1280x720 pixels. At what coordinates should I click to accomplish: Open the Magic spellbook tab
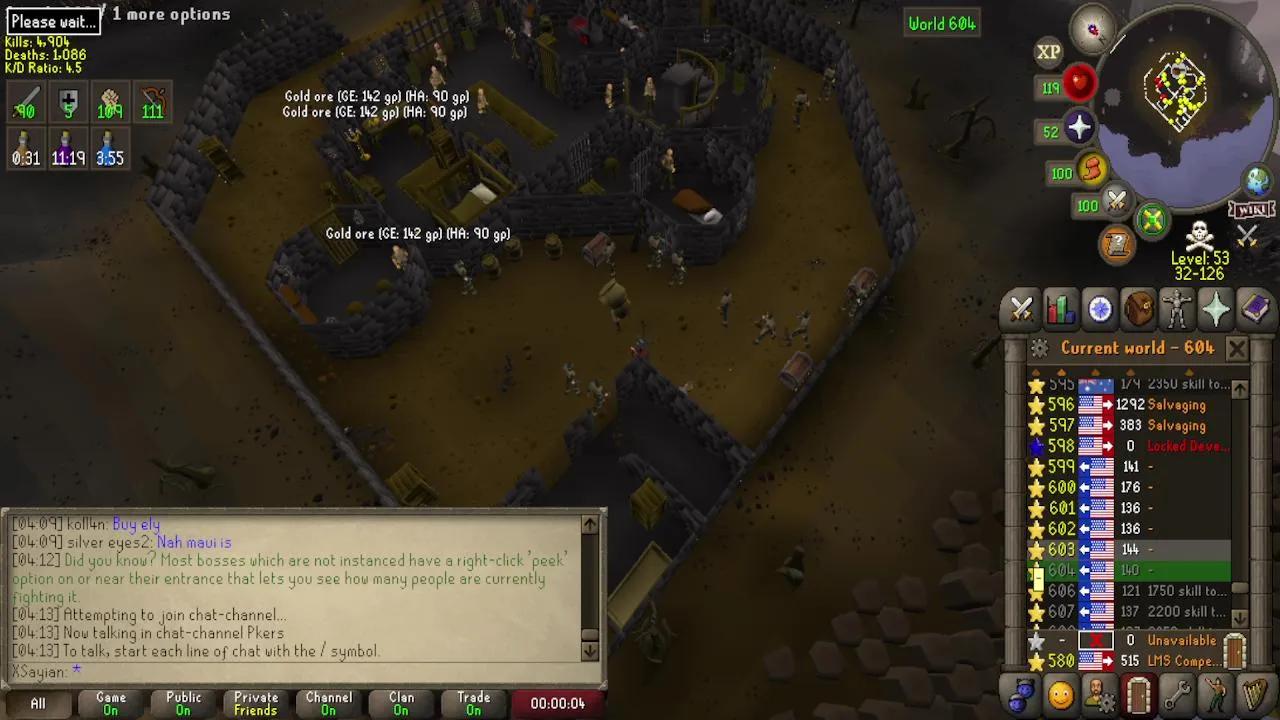[x=1255, y=310]
